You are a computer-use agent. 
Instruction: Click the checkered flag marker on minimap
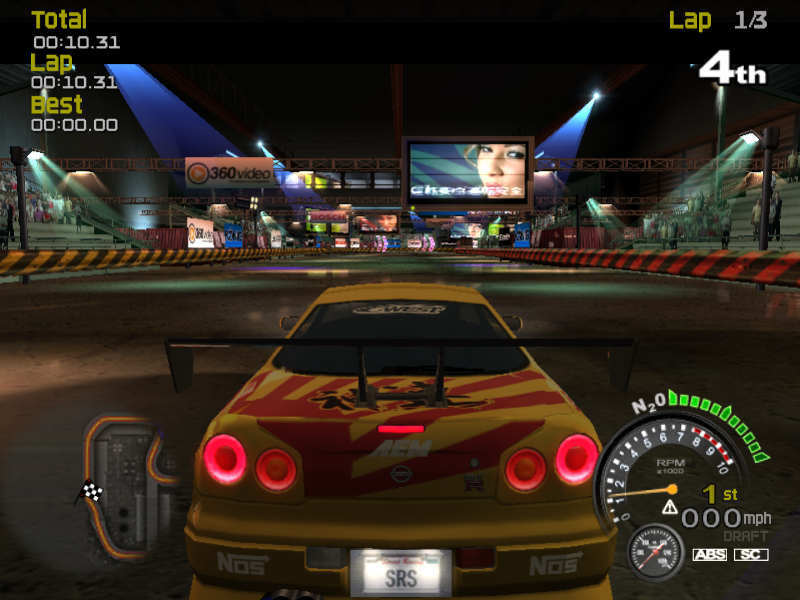[x=92, y=491]
